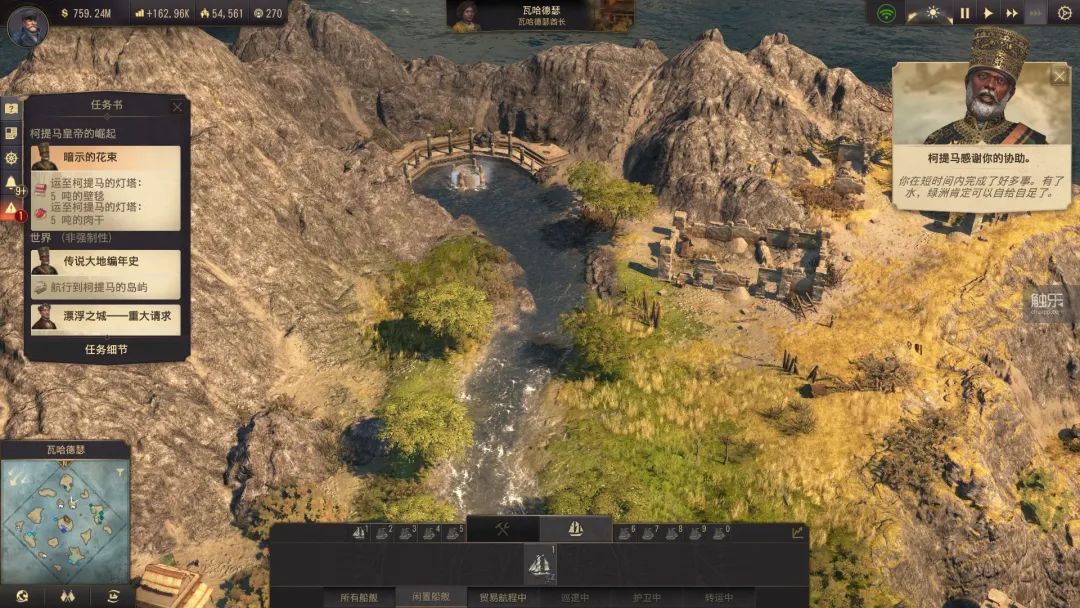Viewport: 1080px width, 608px height.
Task: Set game speed to fast forward
Action: (x=1012, y=13)
